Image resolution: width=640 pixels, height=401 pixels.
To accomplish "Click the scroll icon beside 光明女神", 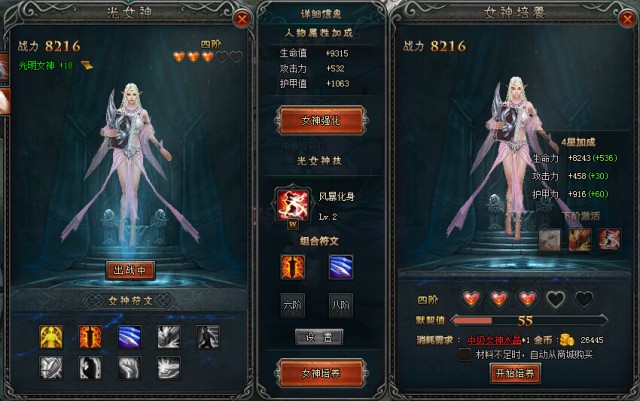I will [86, 65].
